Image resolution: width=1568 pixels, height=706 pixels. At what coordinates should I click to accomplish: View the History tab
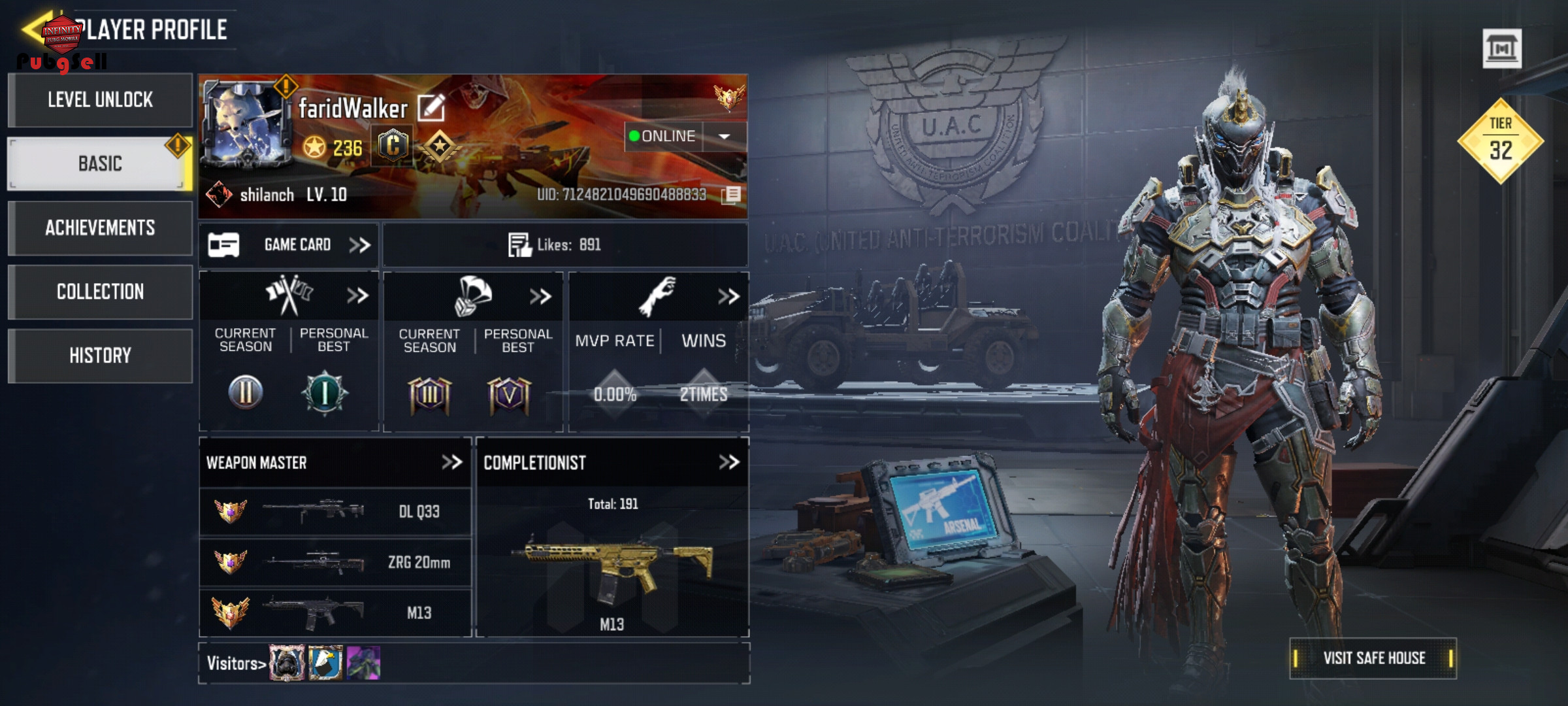click(100, 356)
